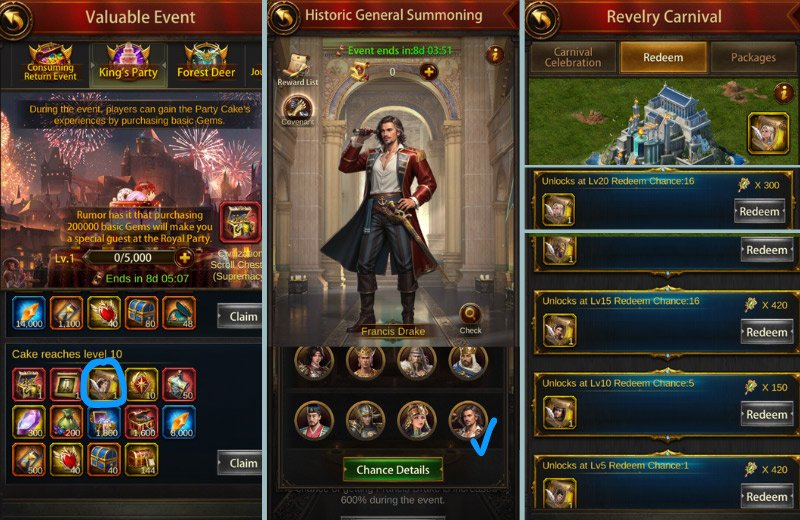The image size is (800, 520).
Task: Go back from the Valuable Event screen
Action: pyautogui.click(x=18, y=17)
